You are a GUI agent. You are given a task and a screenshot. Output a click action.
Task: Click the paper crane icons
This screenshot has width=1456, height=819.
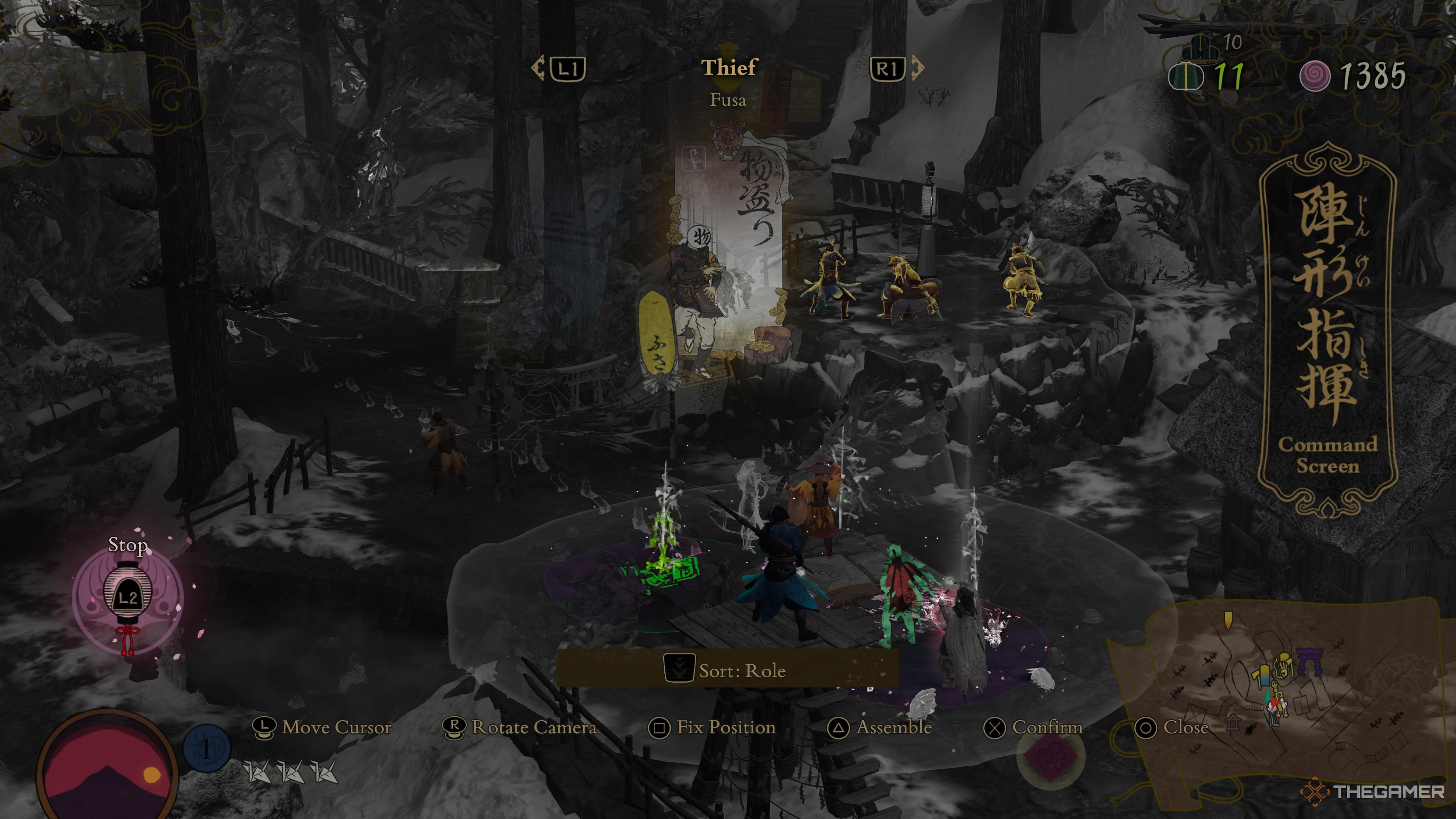[x=291, y=772]
